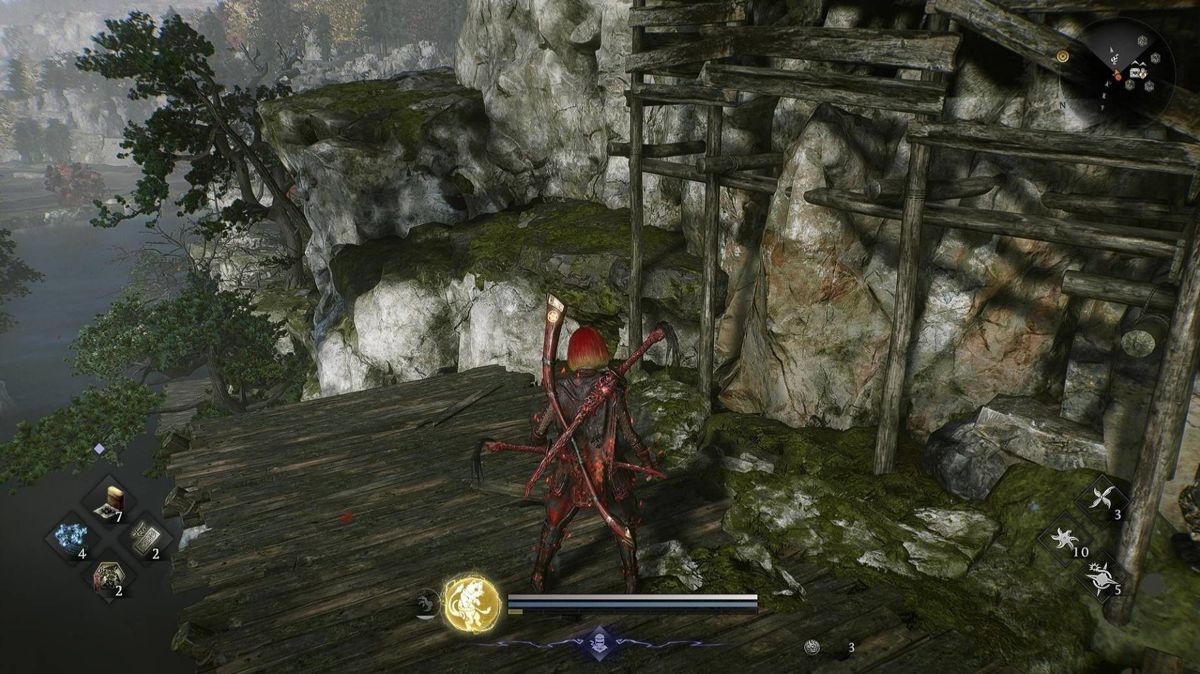Click the round token icon beside the 3
The height and width of the screenshot is (674, 1200).
coord(813,647)
